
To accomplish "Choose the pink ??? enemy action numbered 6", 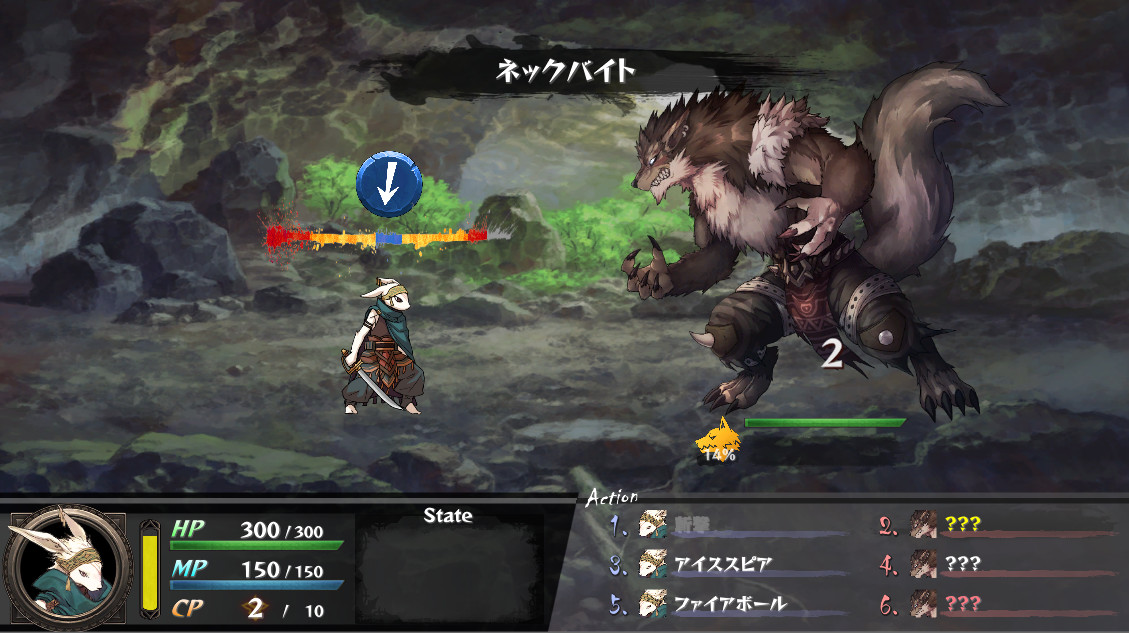I will tap(962, 604).
